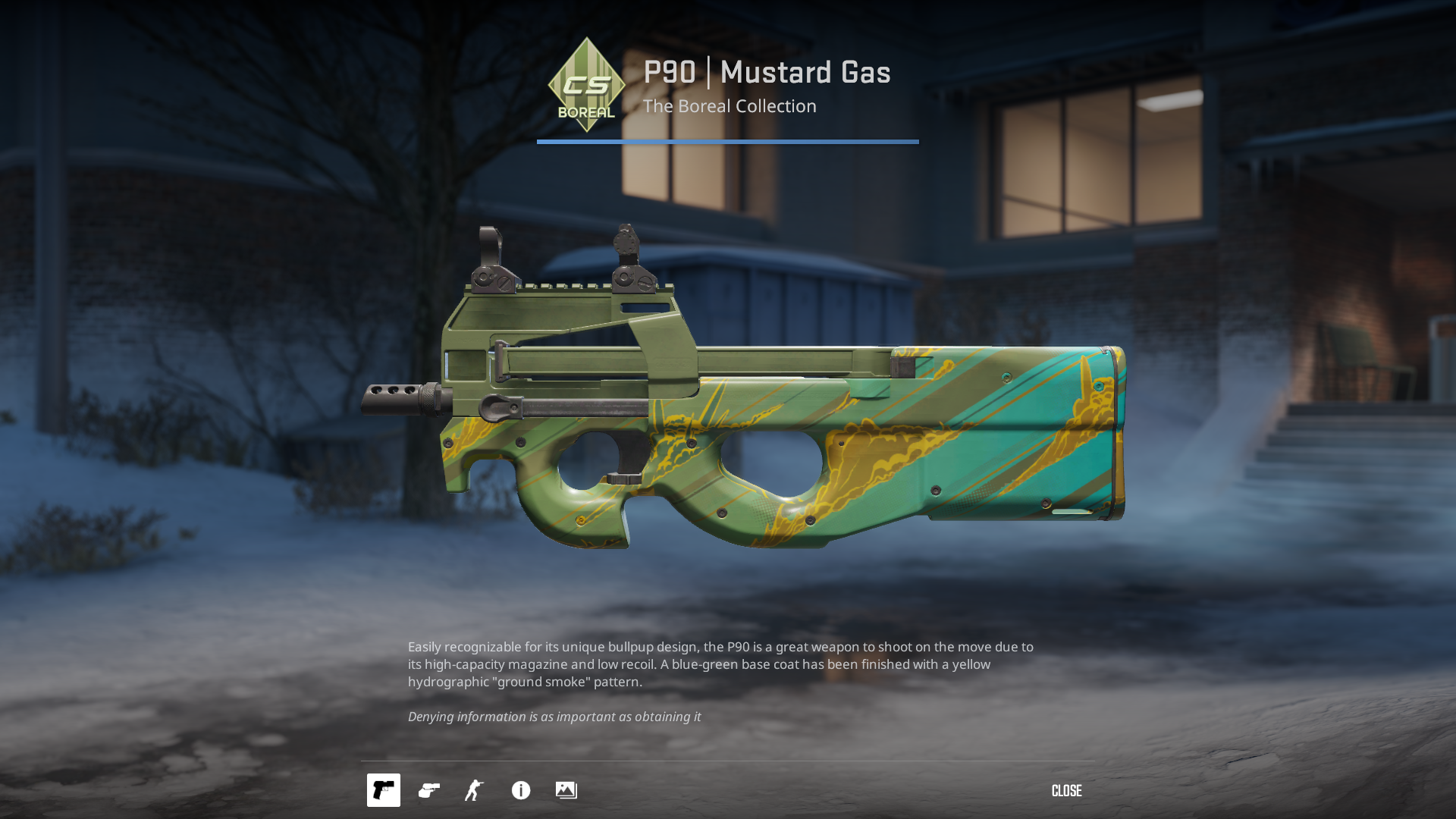Open the item information icon
The image size is (1456, 819).
coord(521,790)
